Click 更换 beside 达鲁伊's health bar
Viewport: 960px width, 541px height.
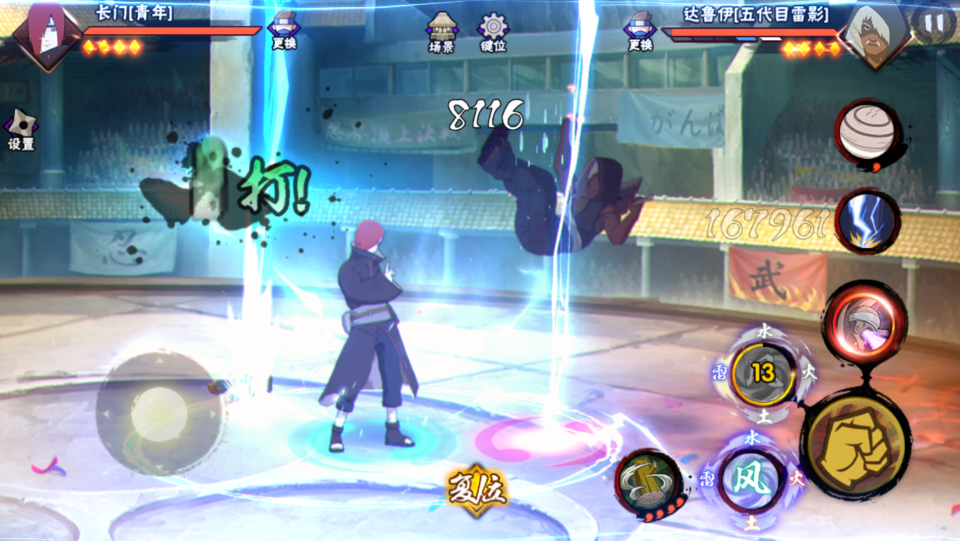640,29
